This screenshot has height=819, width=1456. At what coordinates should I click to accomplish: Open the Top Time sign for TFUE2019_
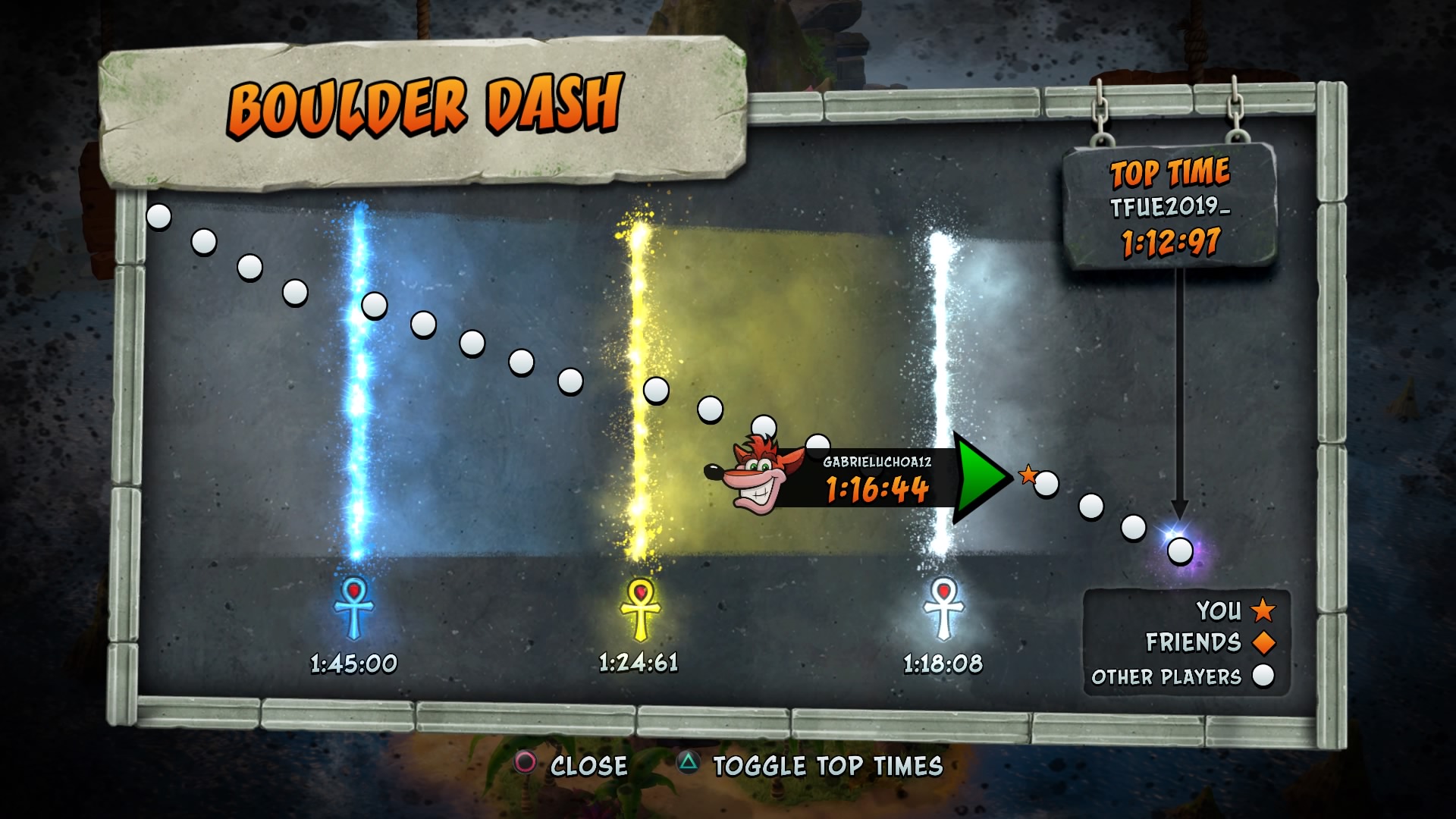1170,206
